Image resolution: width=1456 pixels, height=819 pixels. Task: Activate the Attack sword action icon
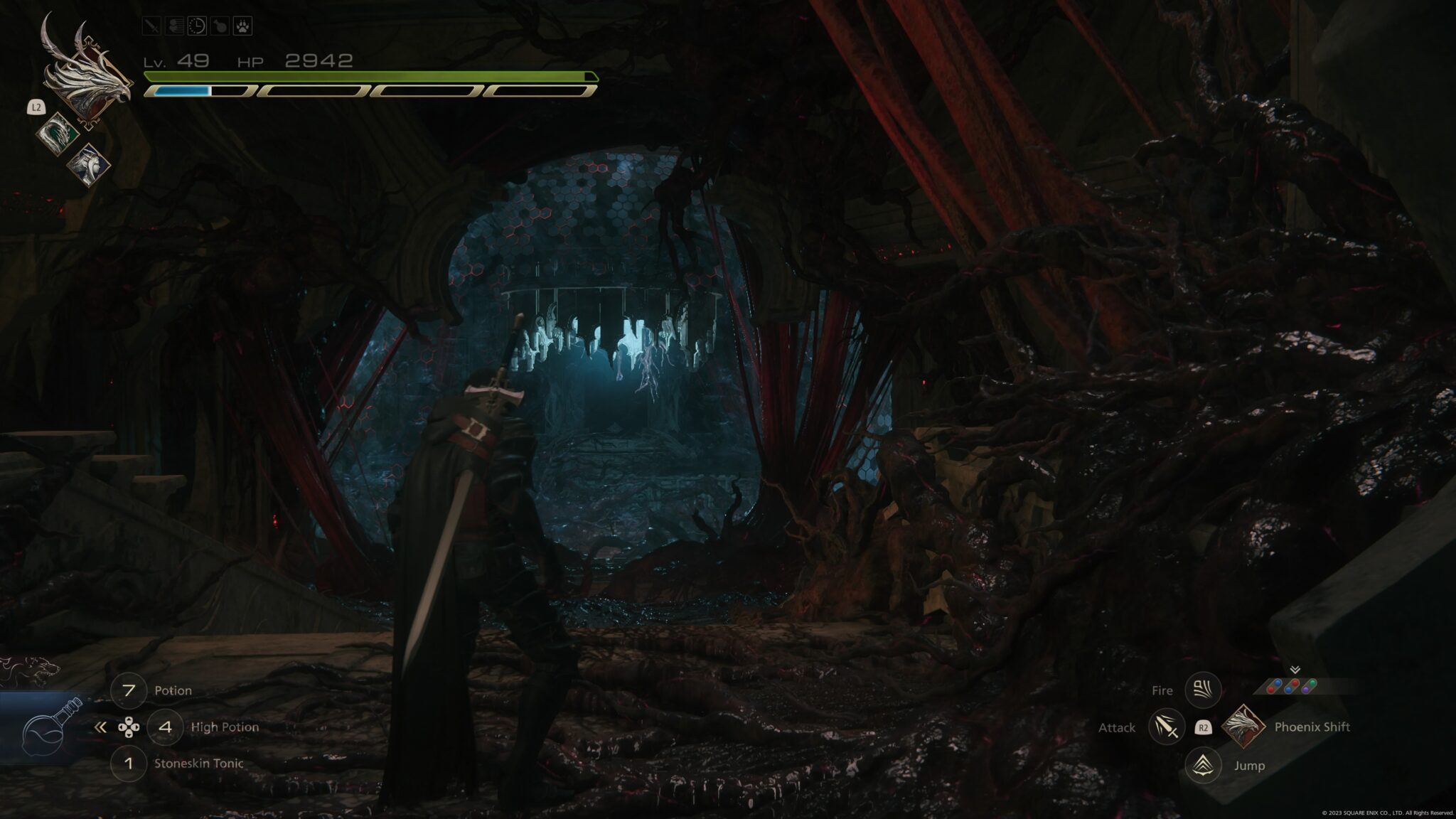(x=1166, y=727)
